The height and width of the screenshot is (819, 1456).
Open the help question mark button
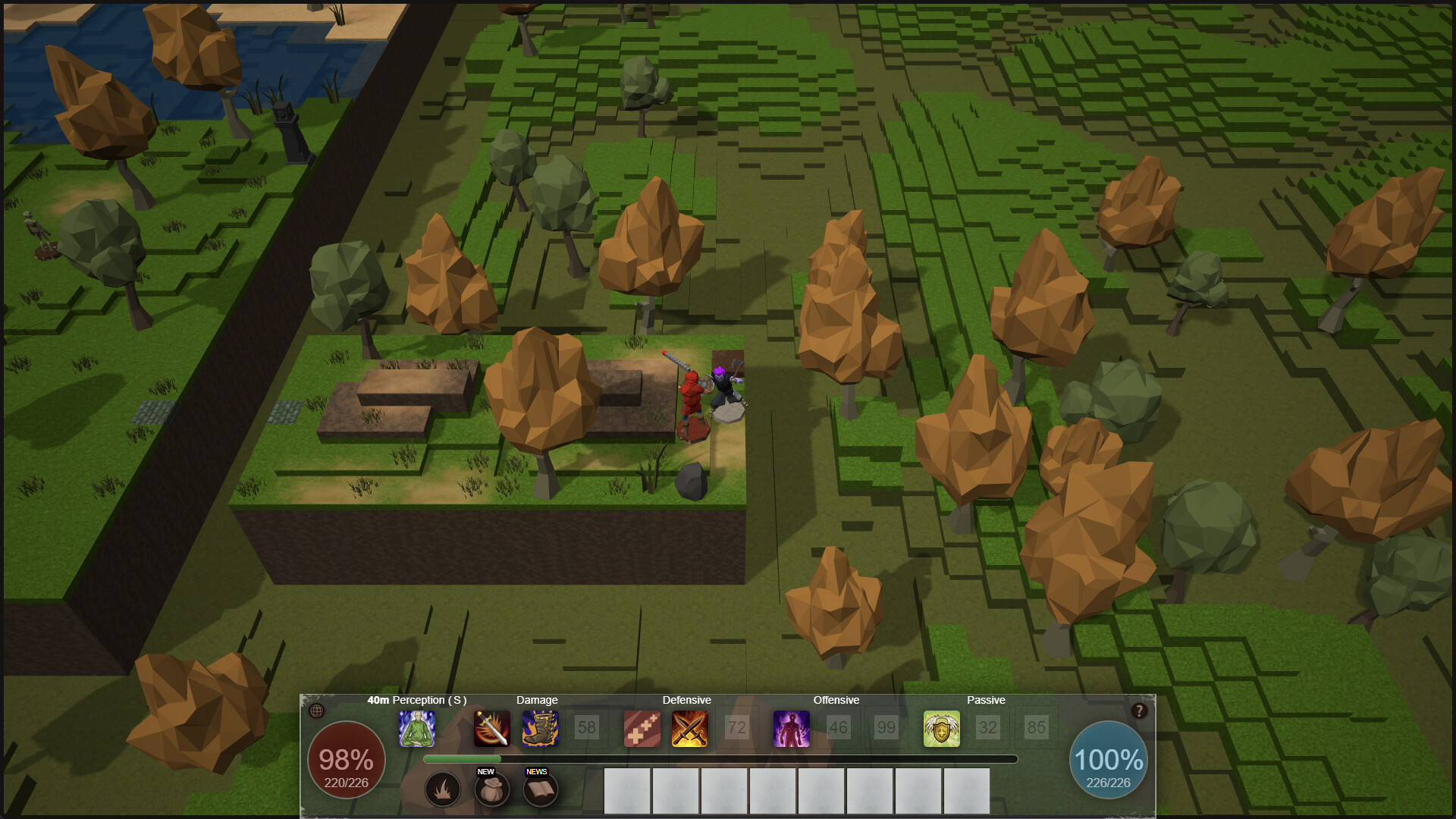1139,711
